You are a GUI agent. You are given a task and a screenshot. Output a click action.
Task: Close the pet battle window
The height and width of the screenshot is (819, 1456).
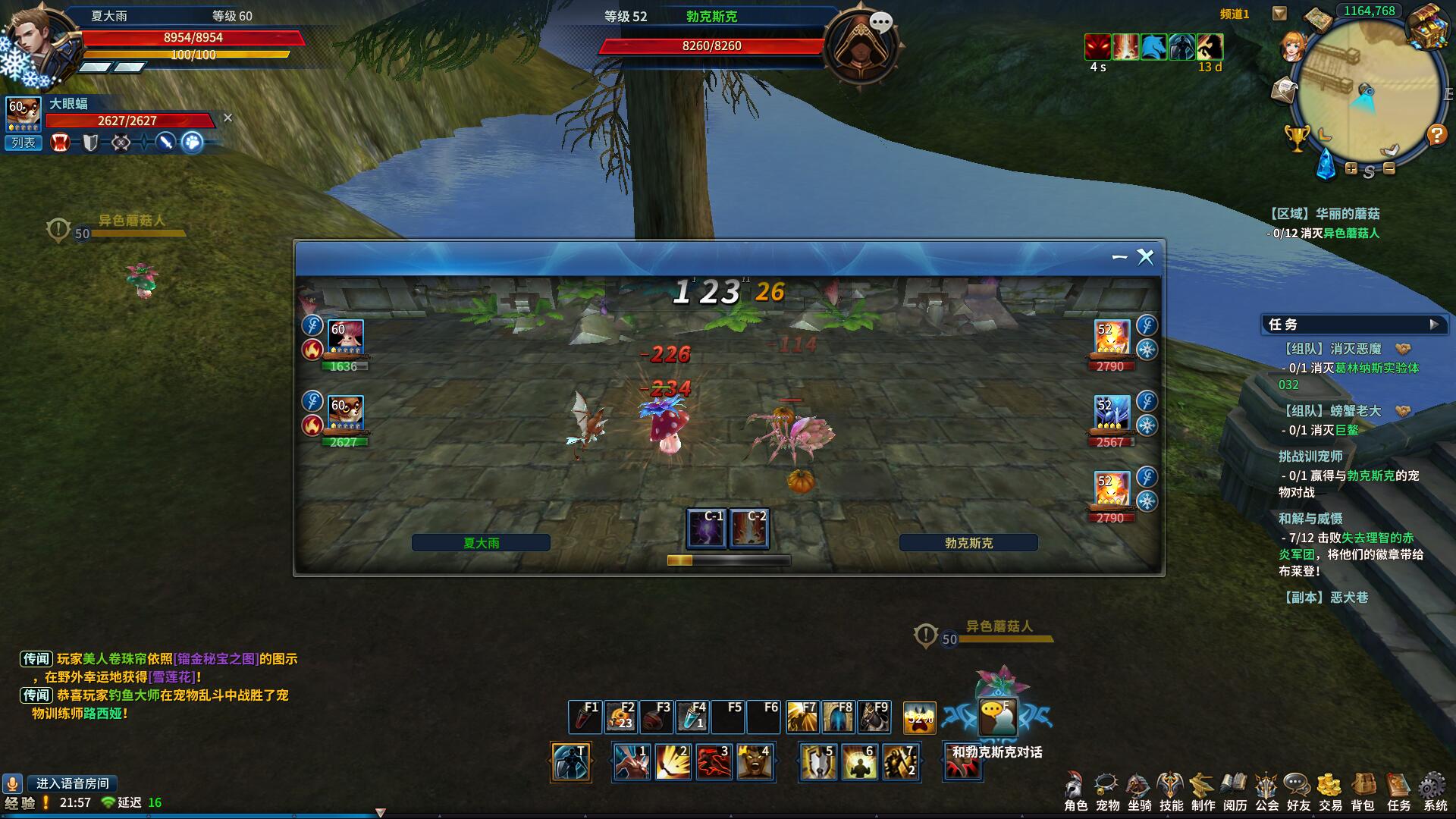1145,258
